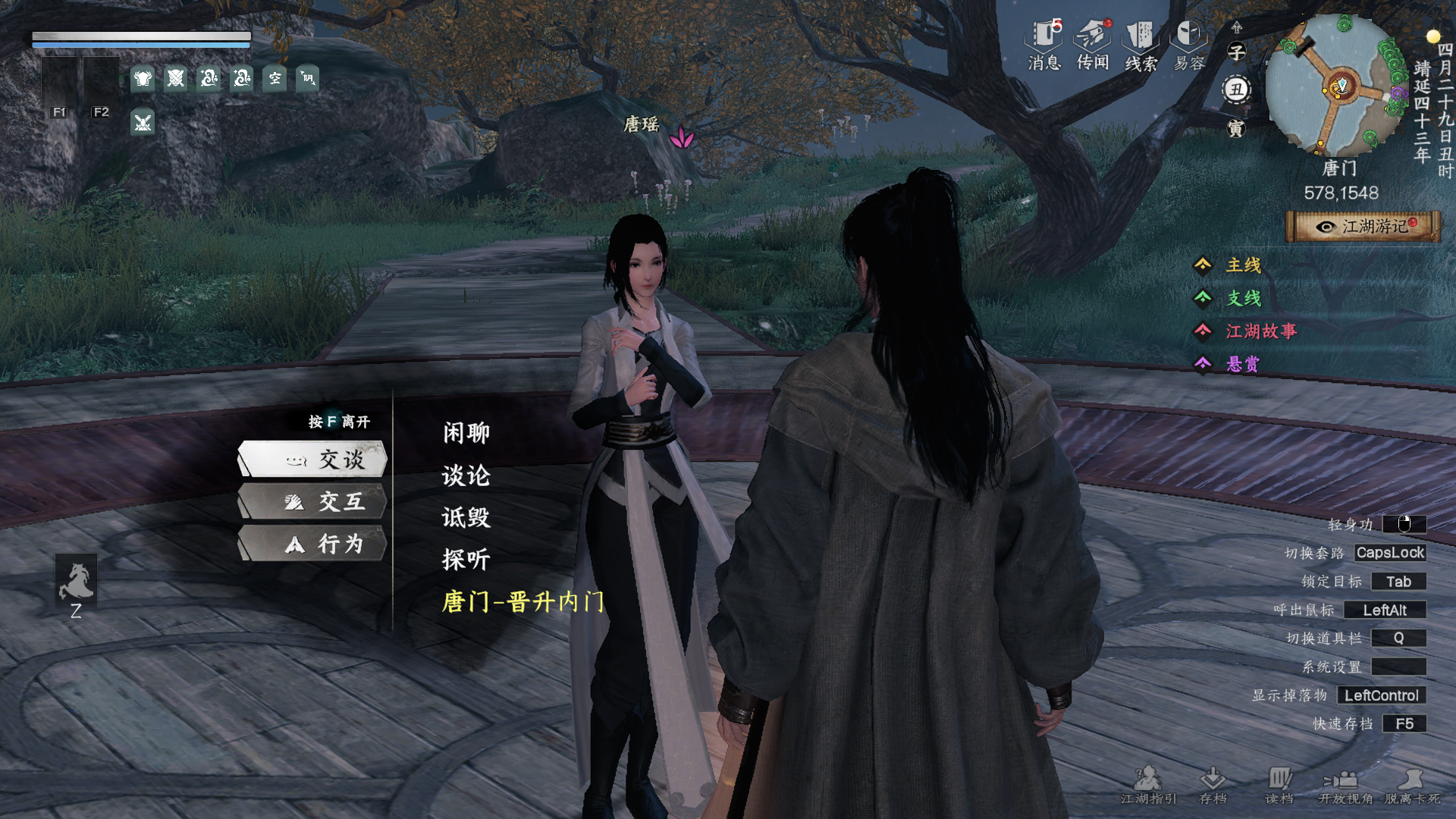1456x819 pixels.
Task: Click the 存档 save game button
Action: 1213,785
